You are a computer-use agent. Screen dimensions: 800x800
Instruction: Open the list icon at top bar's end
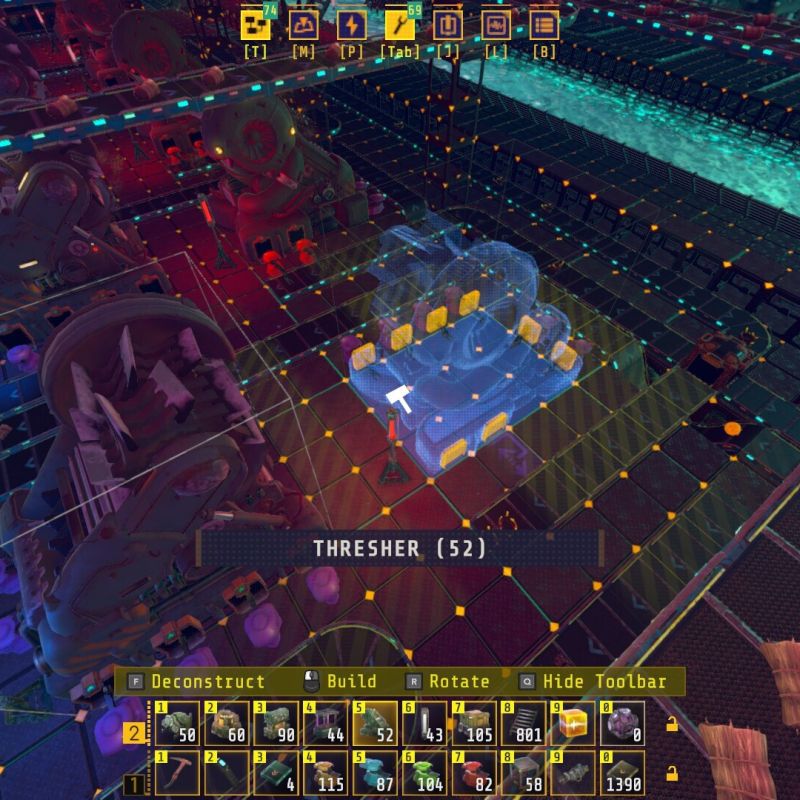pyautogui.click(x=544, y=25)
